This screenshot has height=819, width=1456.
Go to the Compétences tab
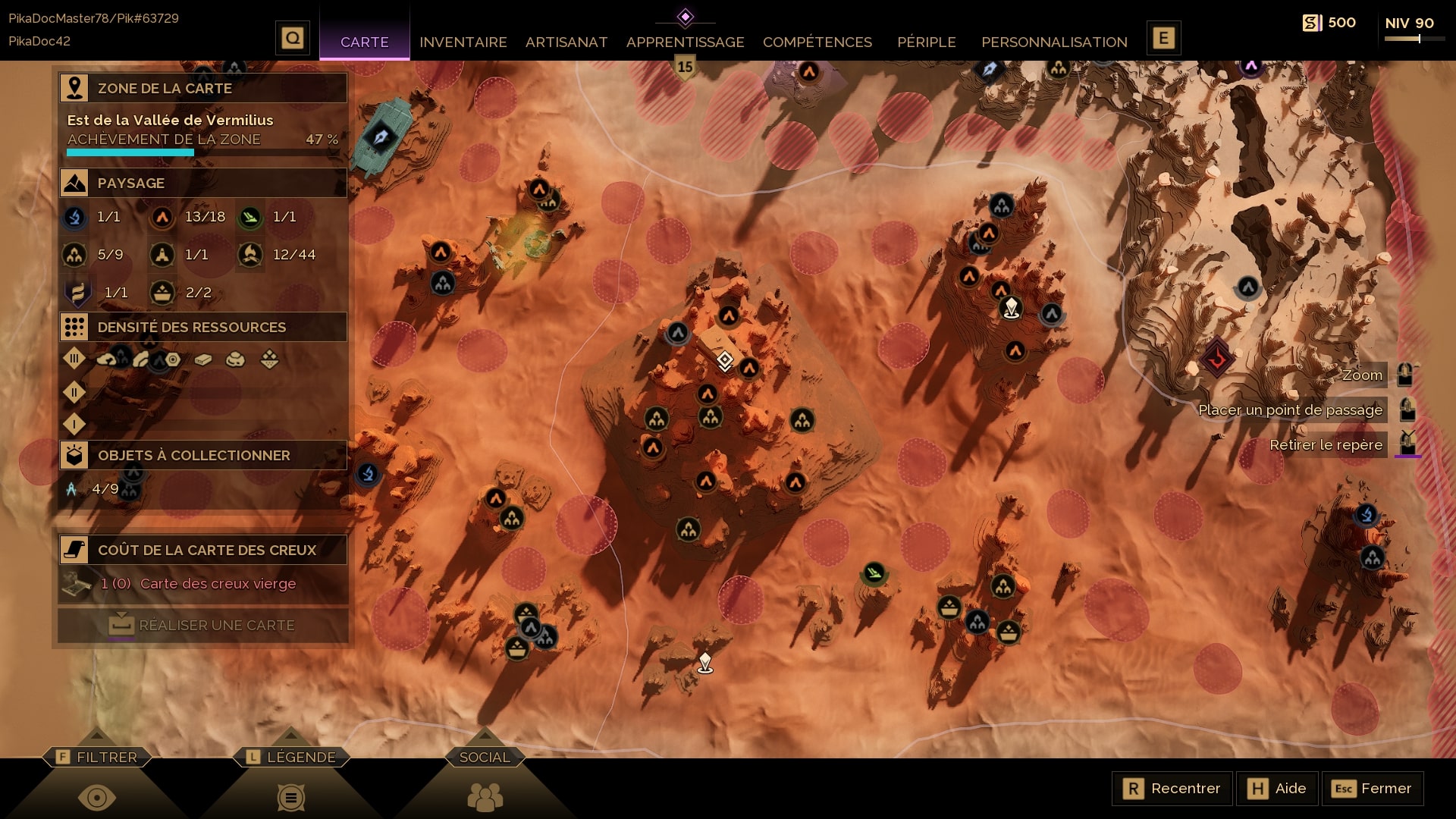point(817,42)
